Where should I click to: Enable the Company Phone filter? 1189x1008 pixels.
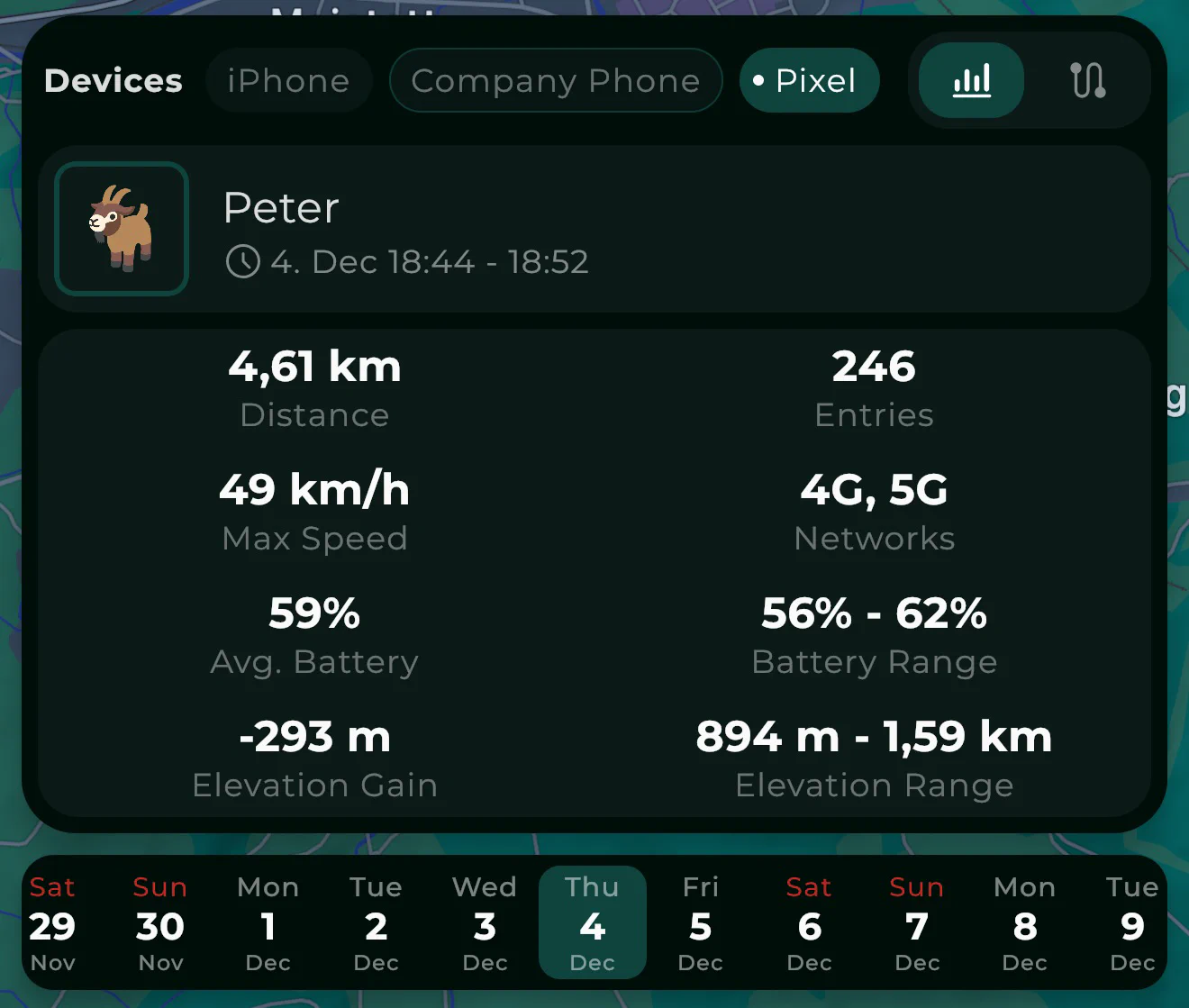click(x=555, y=80)
